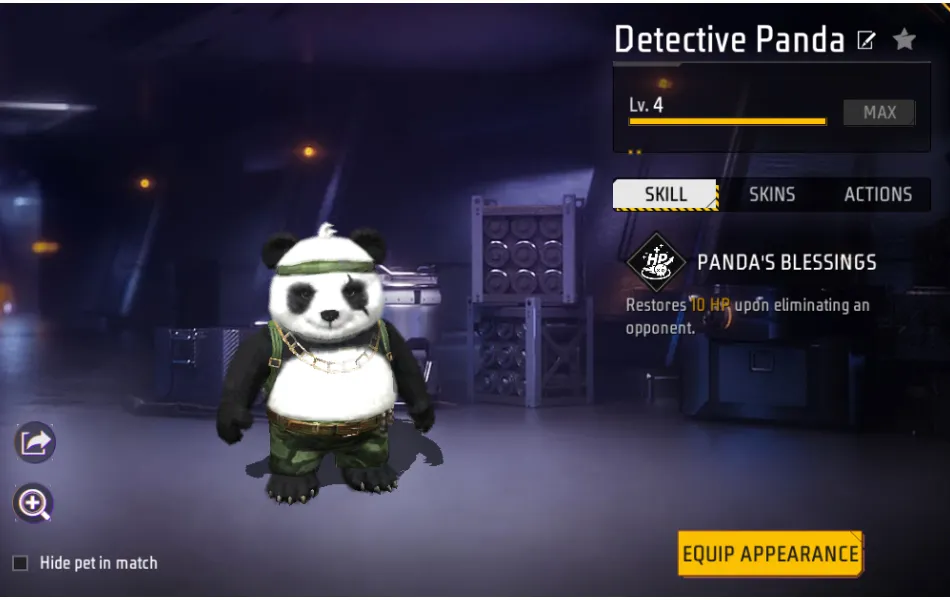Show the ACTIONS tab
The height and width of the screenshot is (600, 950).
(878, 194)
